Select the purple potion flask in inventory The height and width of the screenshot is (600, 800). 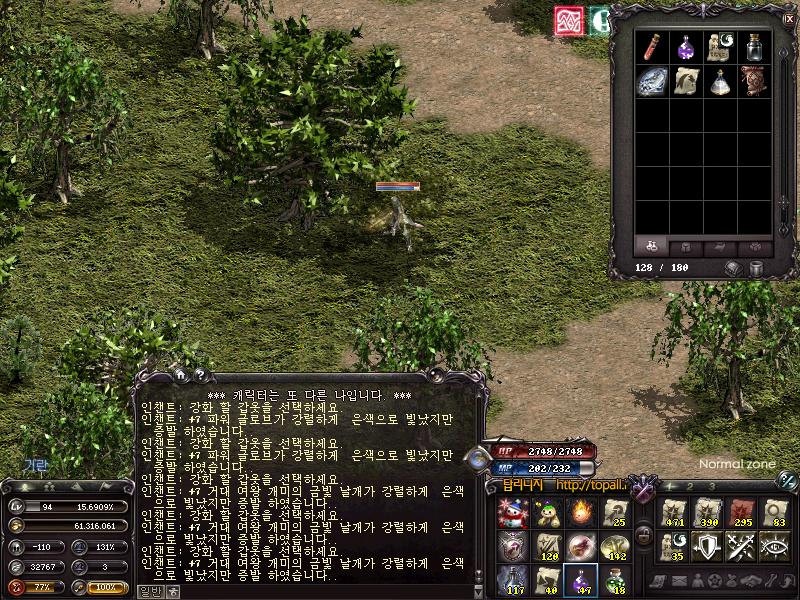click(x=685, y=47)
